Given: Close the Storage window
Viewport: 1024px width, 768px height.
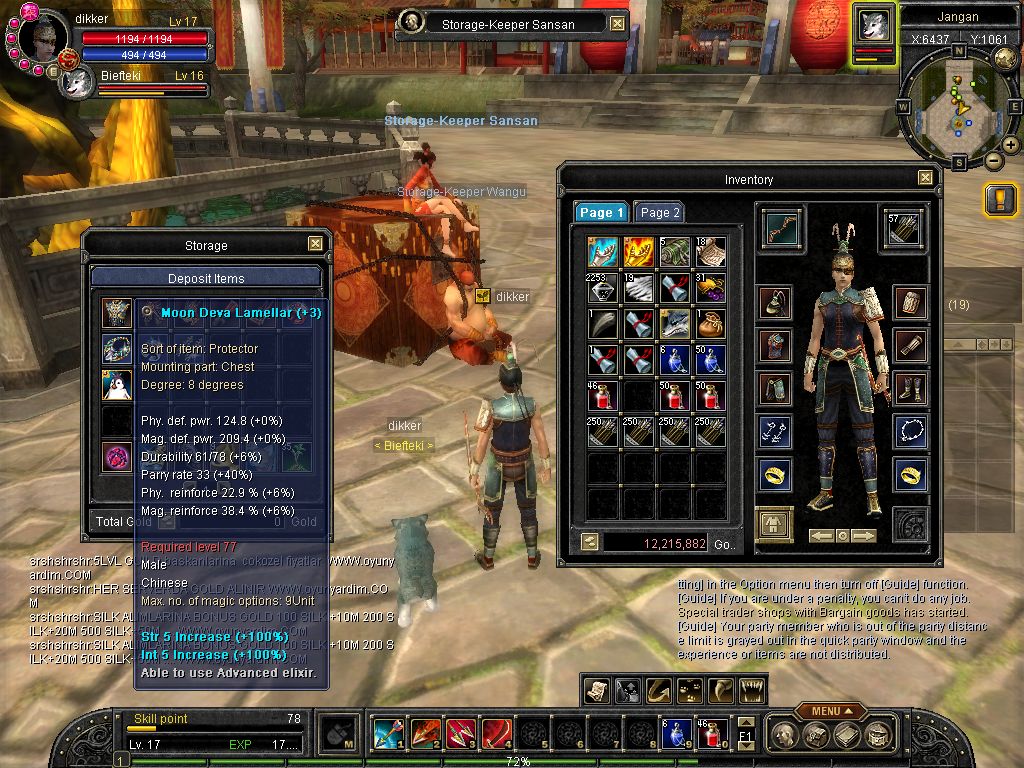Looking at the screenshot, I should tap(315, 244).
